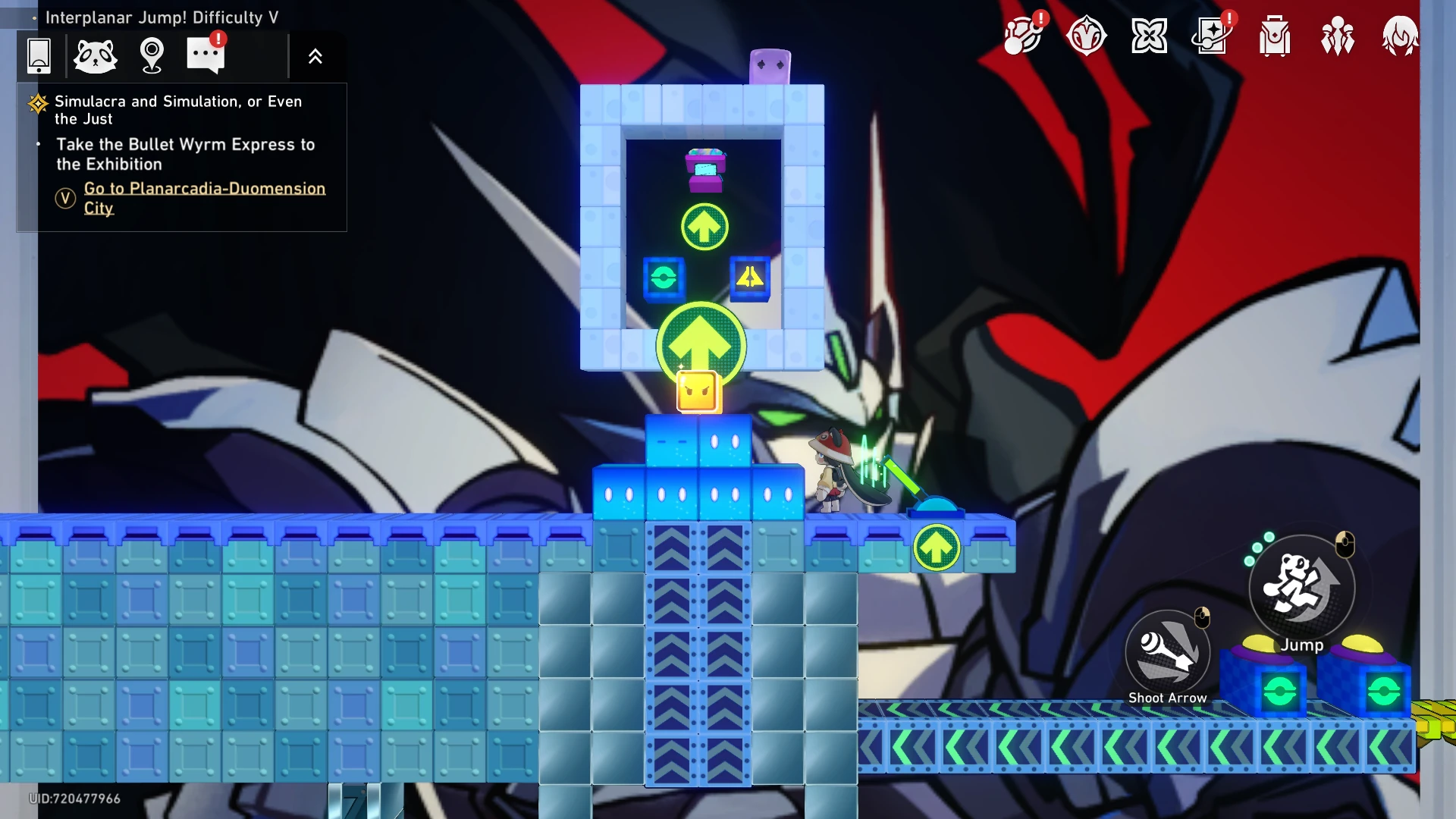Open the top-right planet icon with alert
1456x819 pixels.
1023,36
